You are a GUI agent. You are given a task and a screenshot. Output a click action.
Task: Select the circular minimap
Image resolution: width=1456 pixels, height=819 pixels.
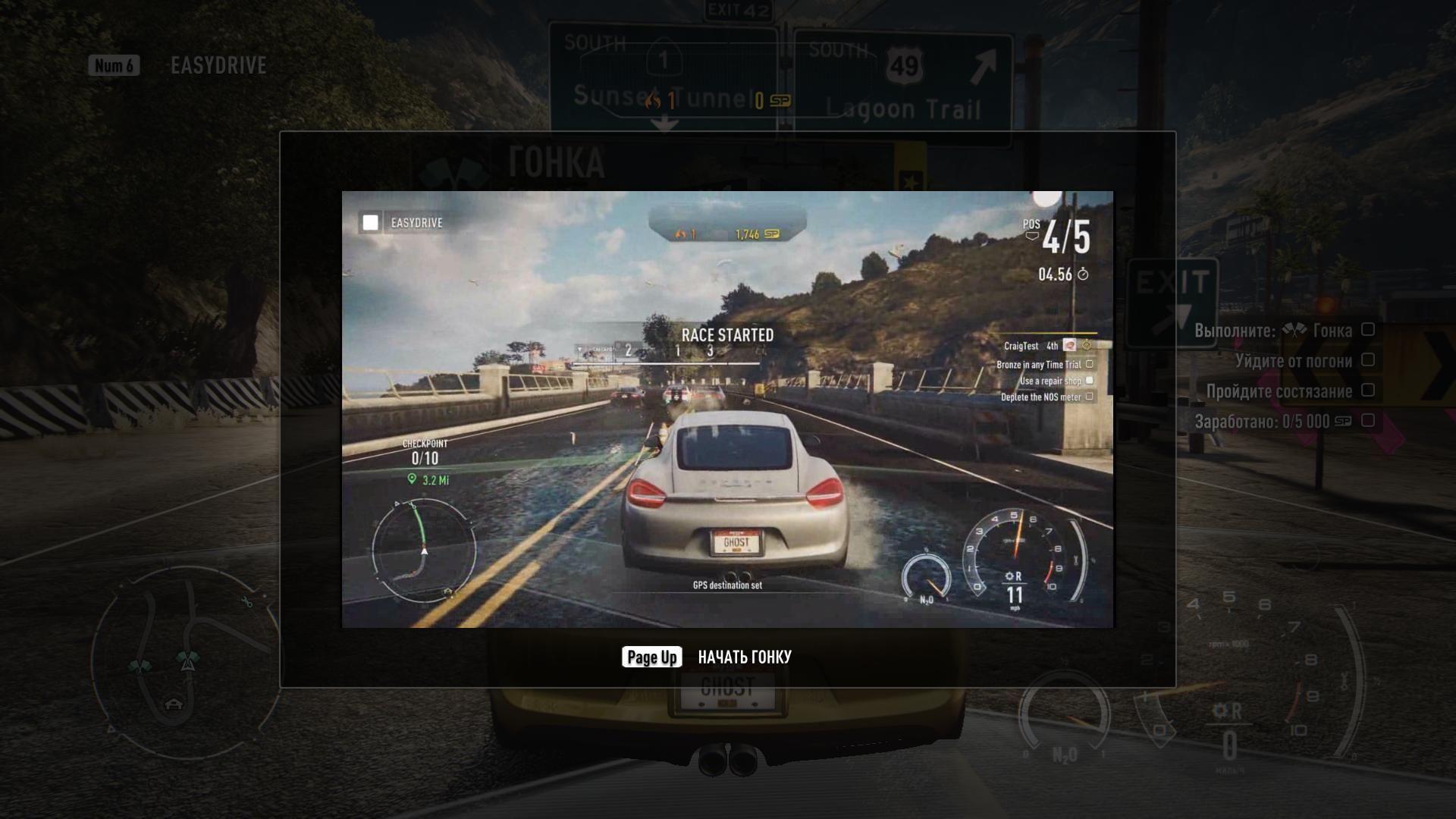point(182,660)
